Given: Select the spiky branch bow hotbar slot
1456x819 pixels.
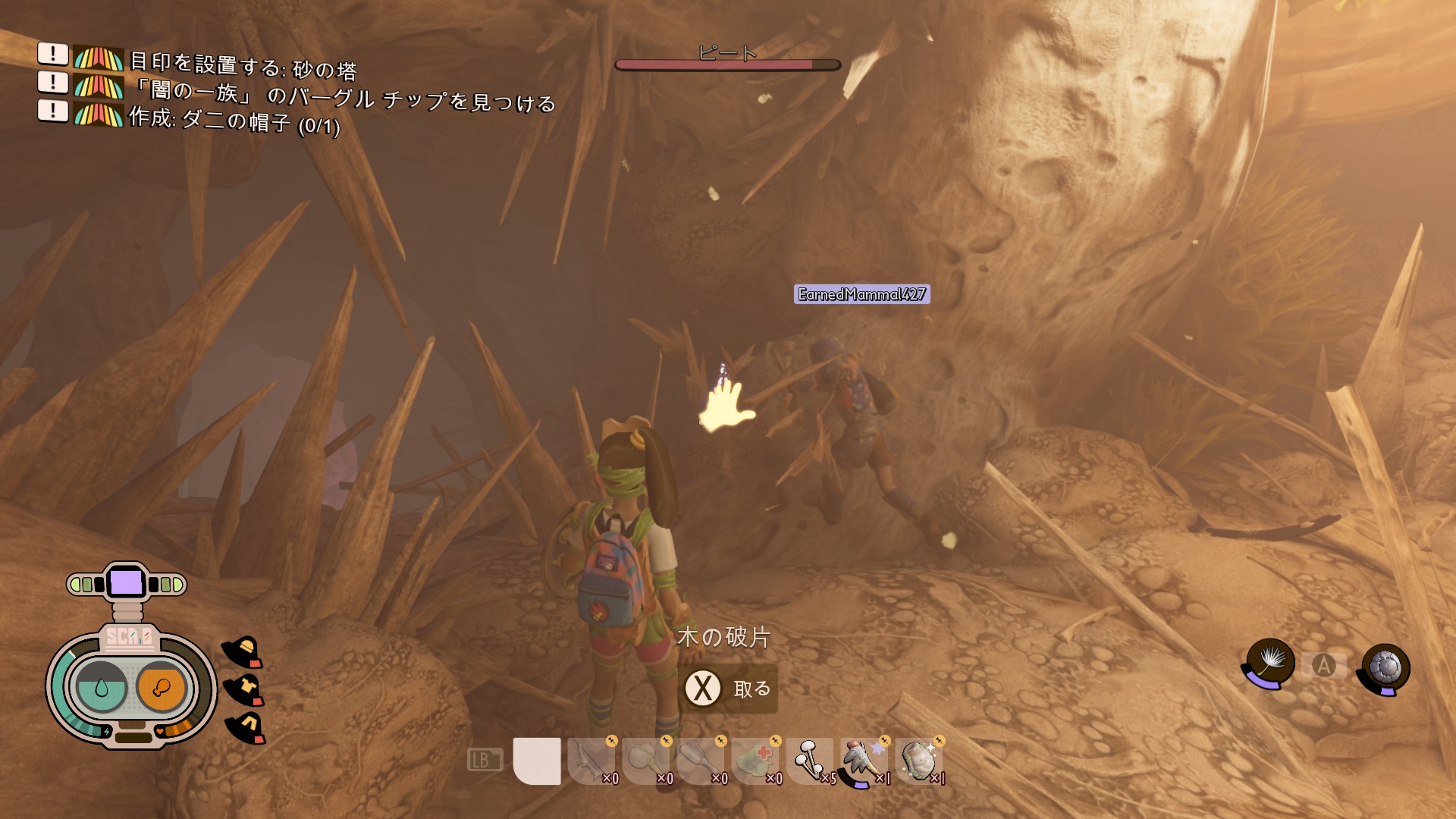Looking at the screenshot, I should click(591, 761).
